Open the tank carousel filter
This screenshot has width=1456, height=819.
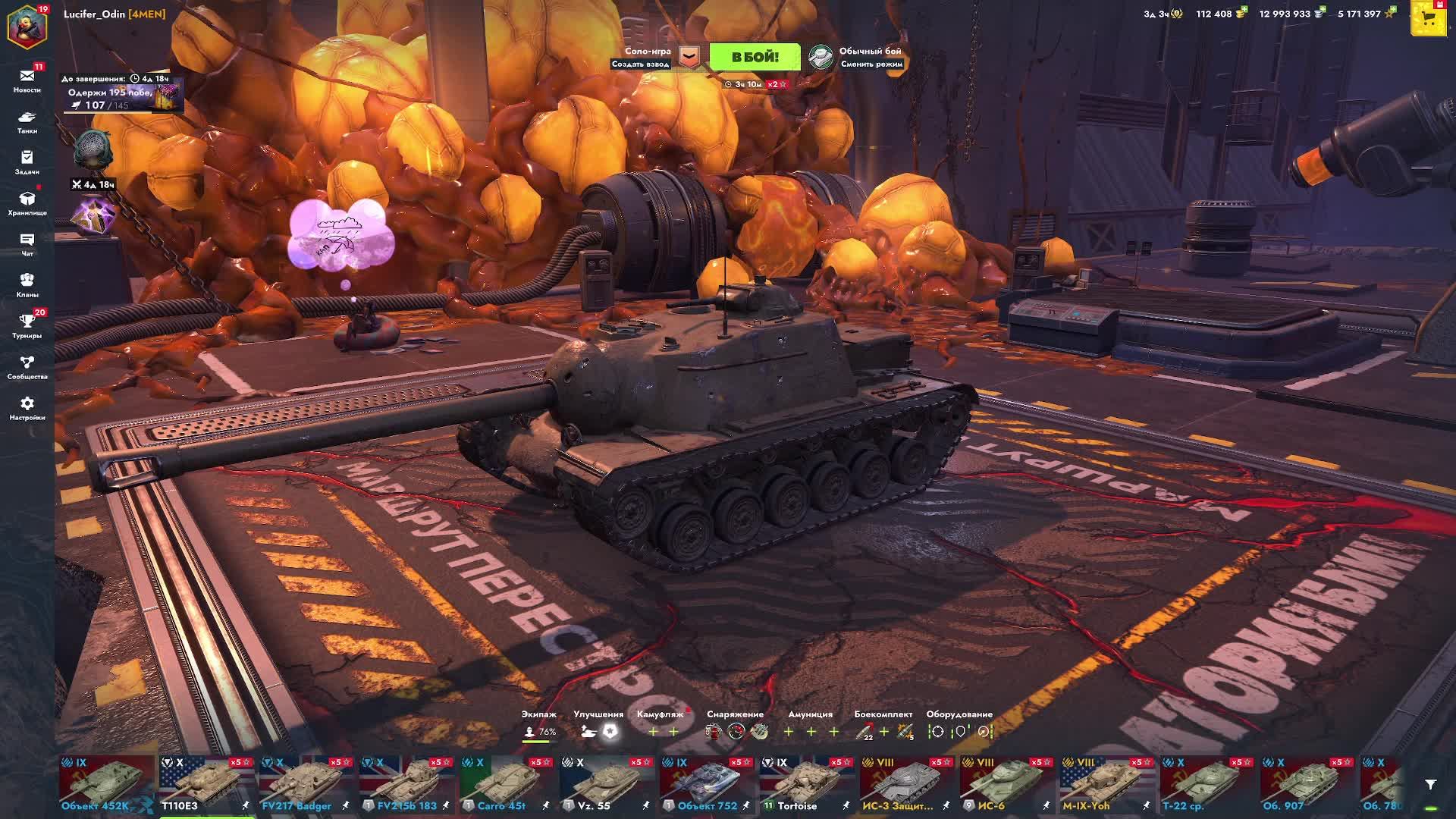(1430, 785)
